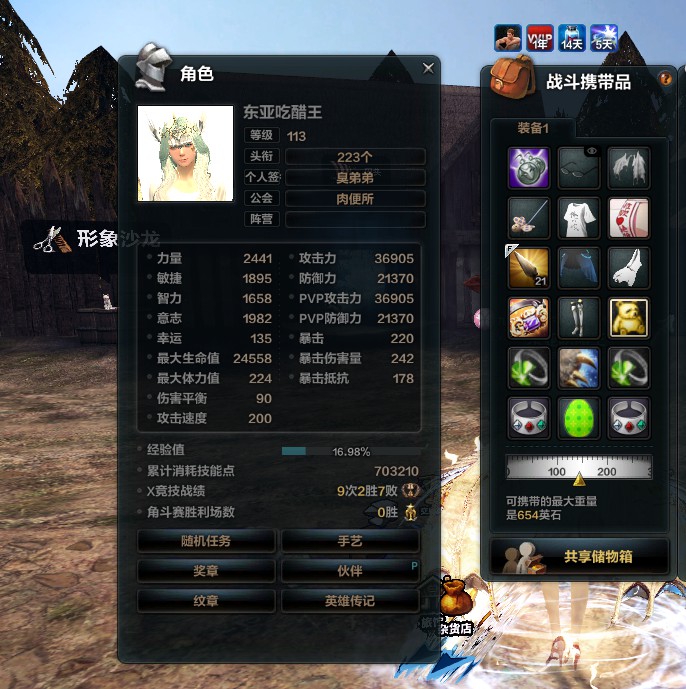Select the grey stockings leg slot

(x=579, y=317)
